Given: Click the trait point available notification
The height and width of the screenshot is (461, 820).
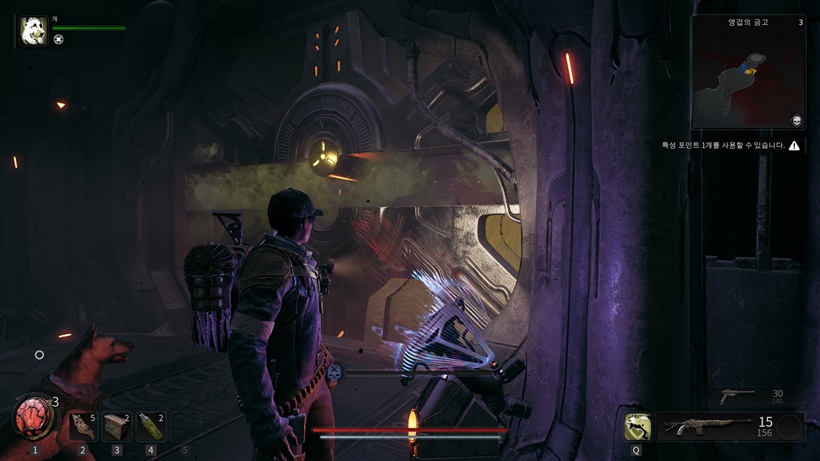Looking at the screenshot, I should point(730,146).
